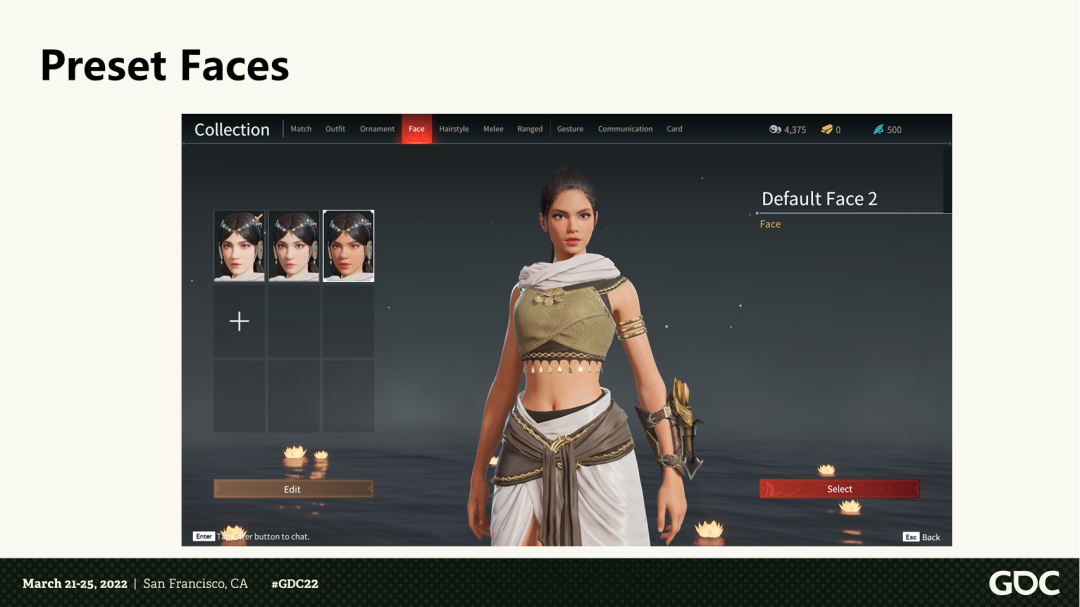Open the Card tab

675,129
